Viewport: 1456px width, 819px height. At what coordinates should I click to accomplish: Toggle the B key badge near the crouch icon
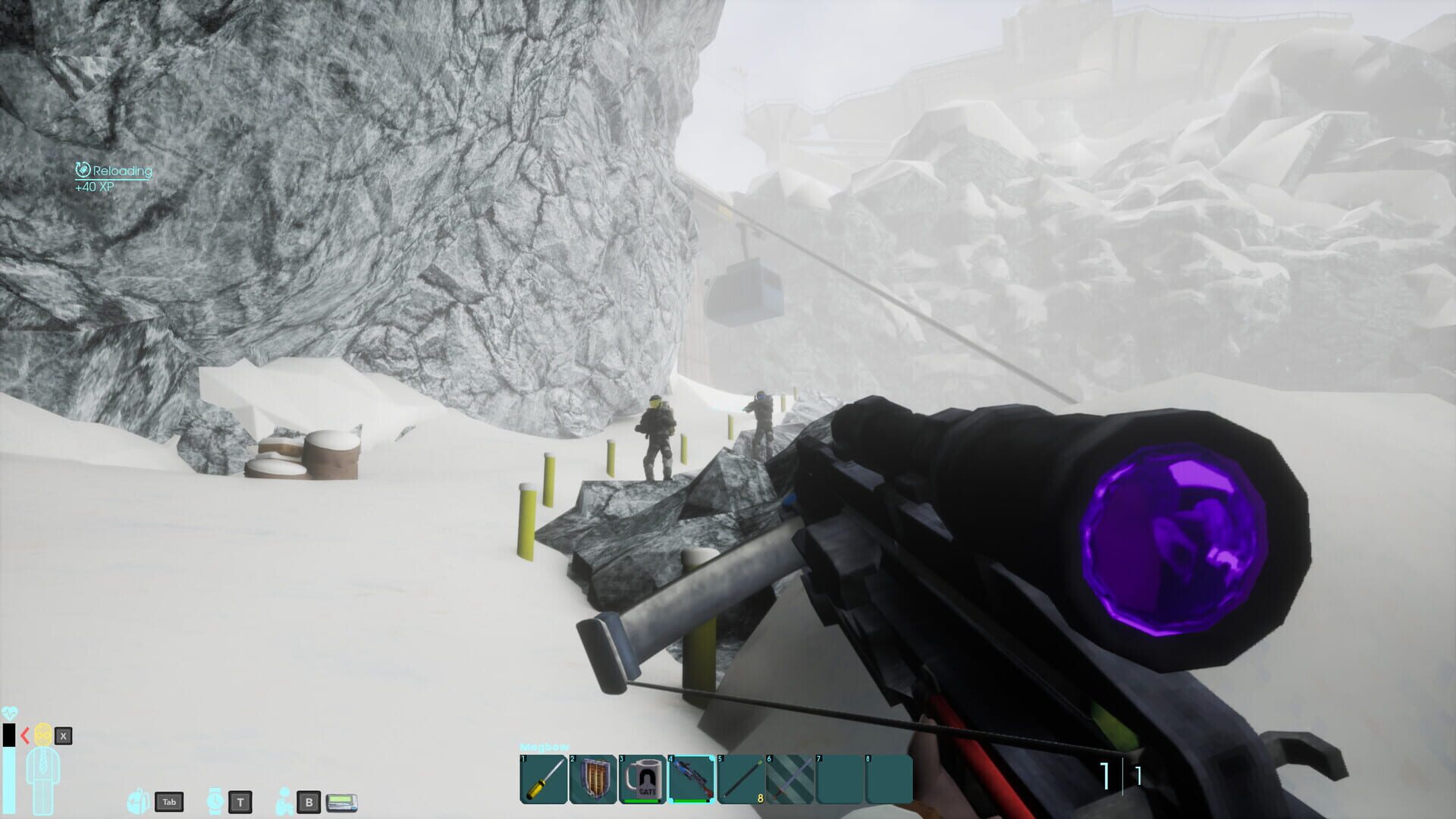[309, 802]
